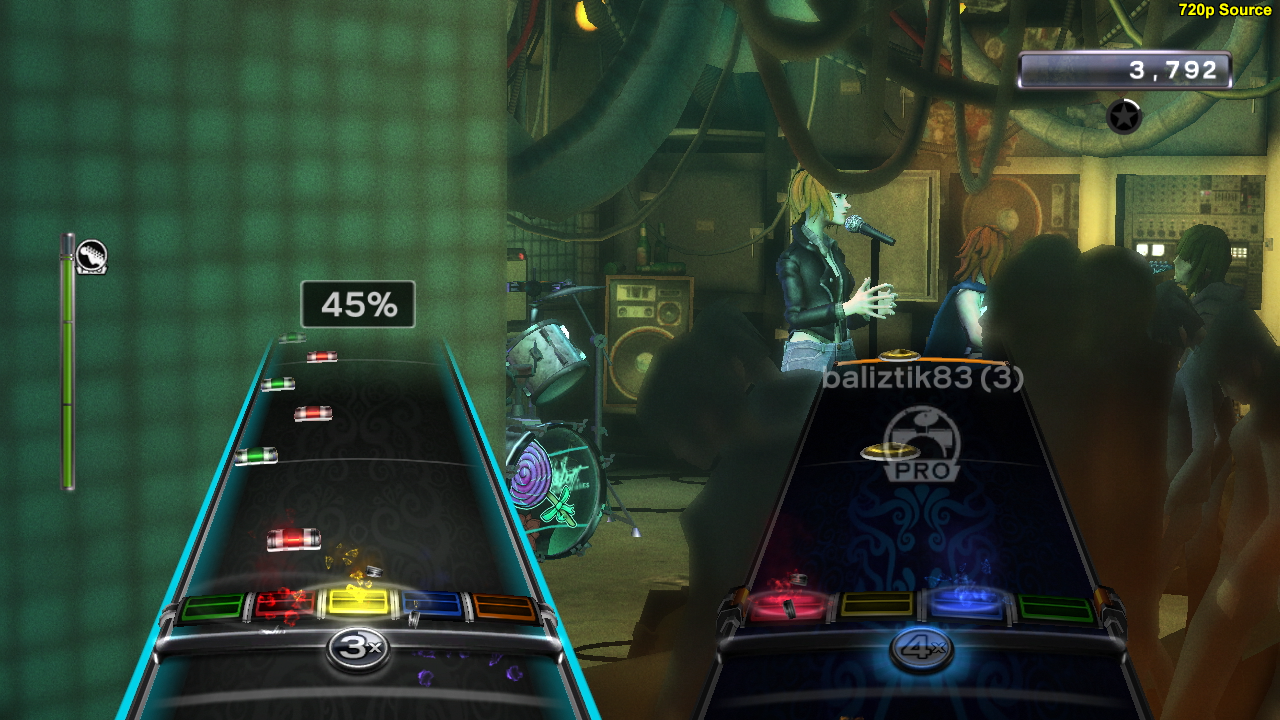Click the 4x multiplier badge on drum track

[x=922, y=648]
